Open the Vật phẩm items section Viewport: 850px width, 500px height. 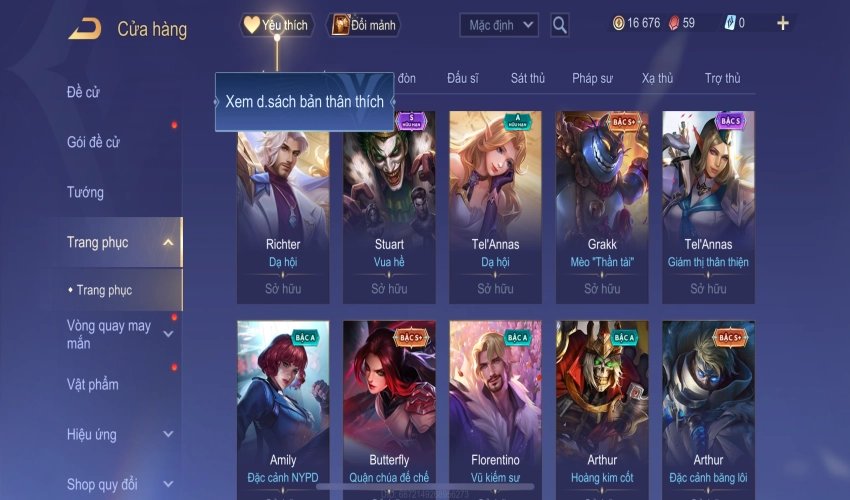click(93, 384)
